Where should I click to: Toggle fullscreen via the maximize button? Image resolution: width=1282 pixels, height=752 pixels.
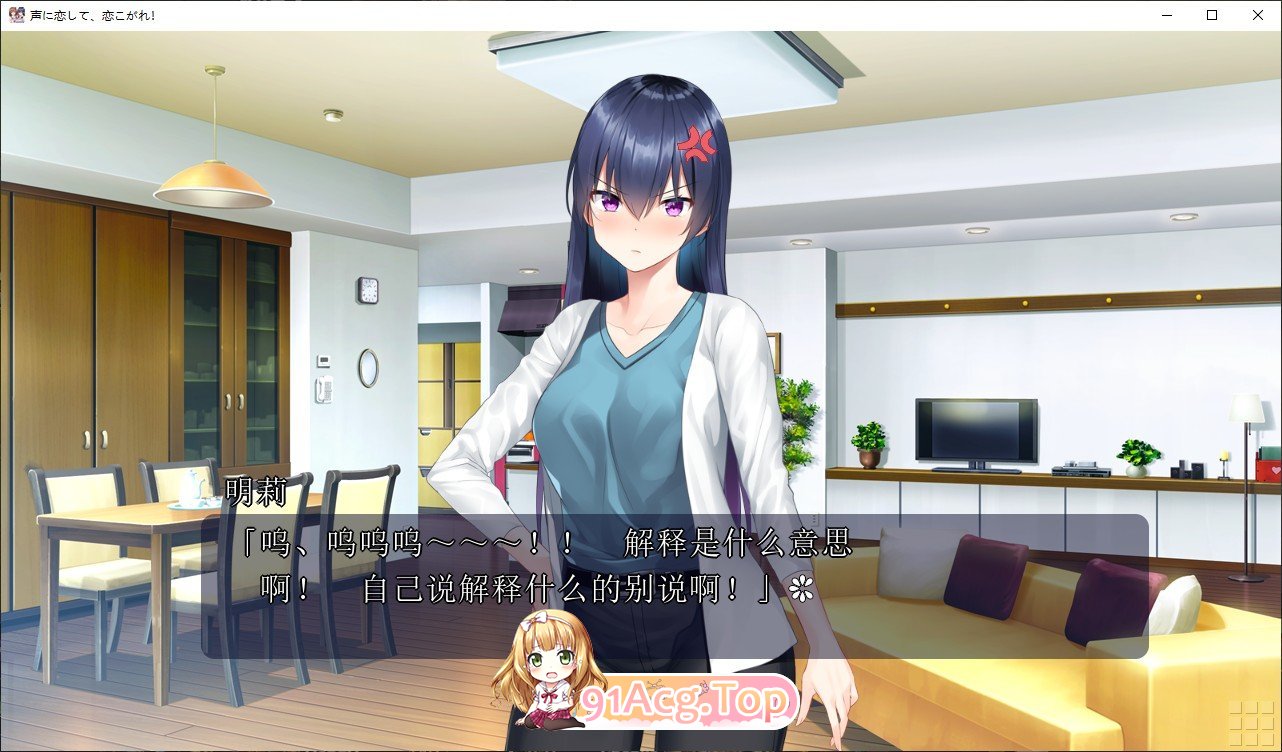[x=1210, y=15]
